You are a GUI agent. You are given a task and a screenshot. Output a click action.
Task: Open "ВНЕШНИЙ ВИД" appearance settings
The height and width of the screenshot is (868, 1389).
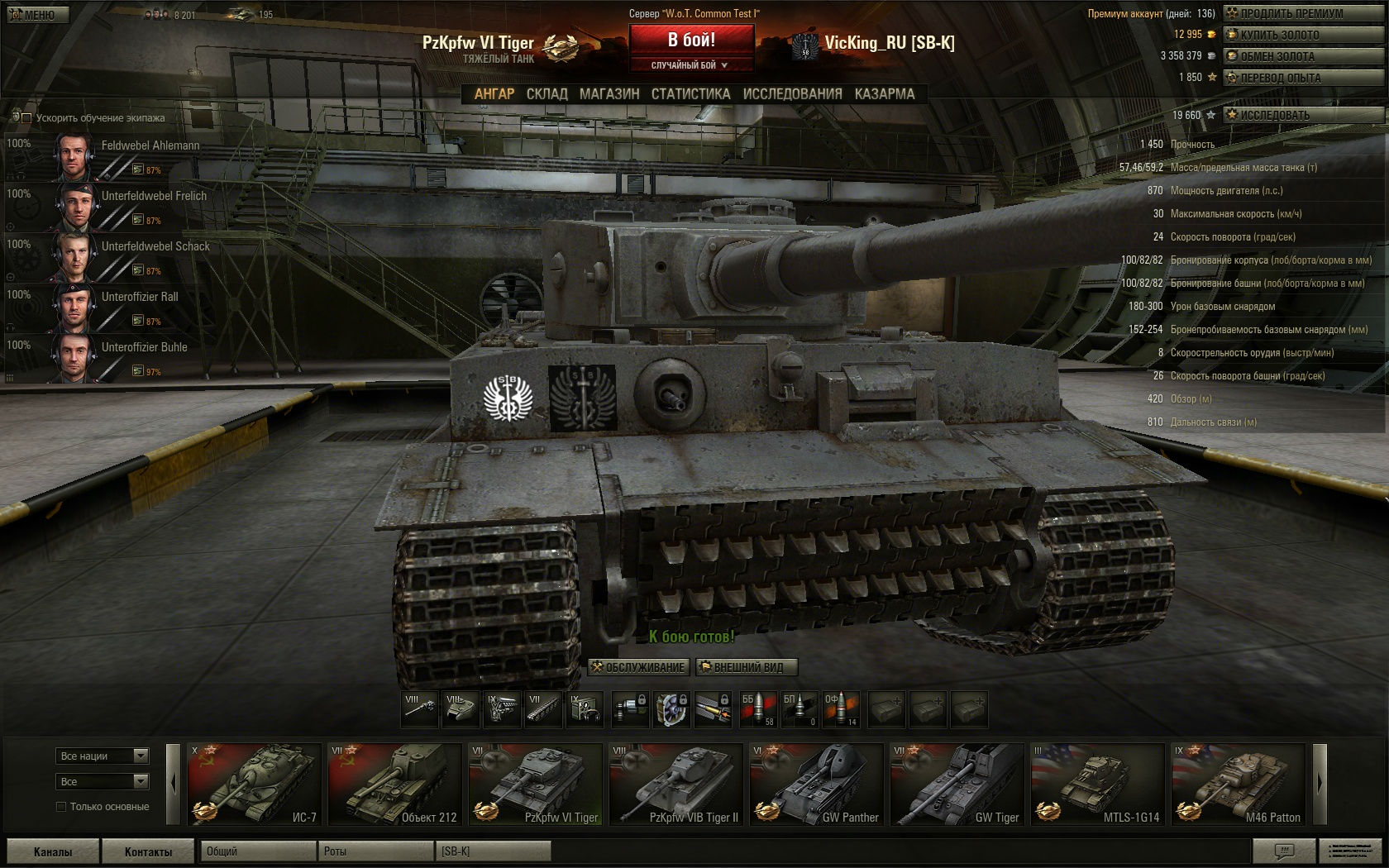tap(747, 667)
